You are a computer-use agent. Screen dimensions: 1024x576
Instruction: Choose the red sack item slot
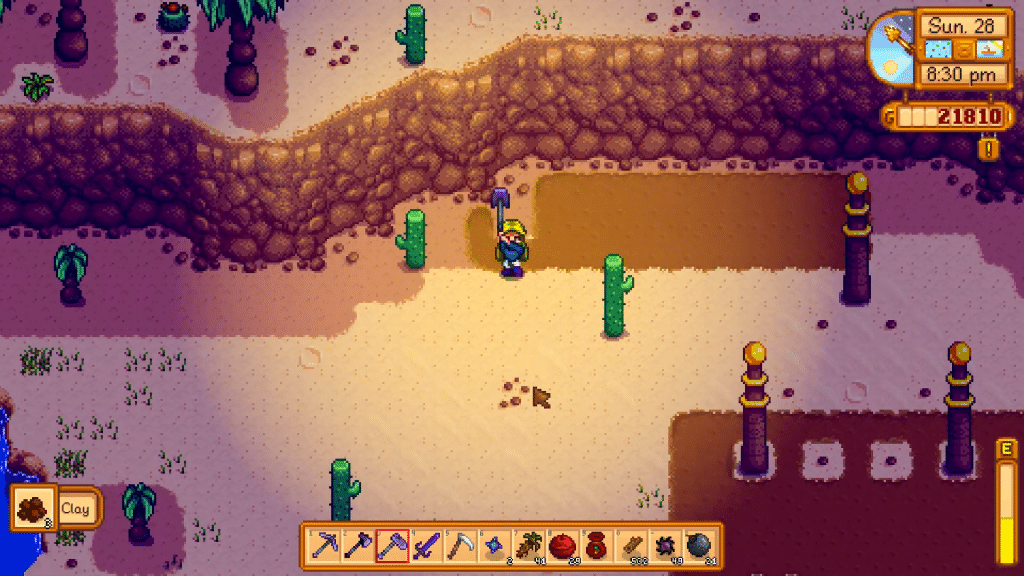[596, 545]
